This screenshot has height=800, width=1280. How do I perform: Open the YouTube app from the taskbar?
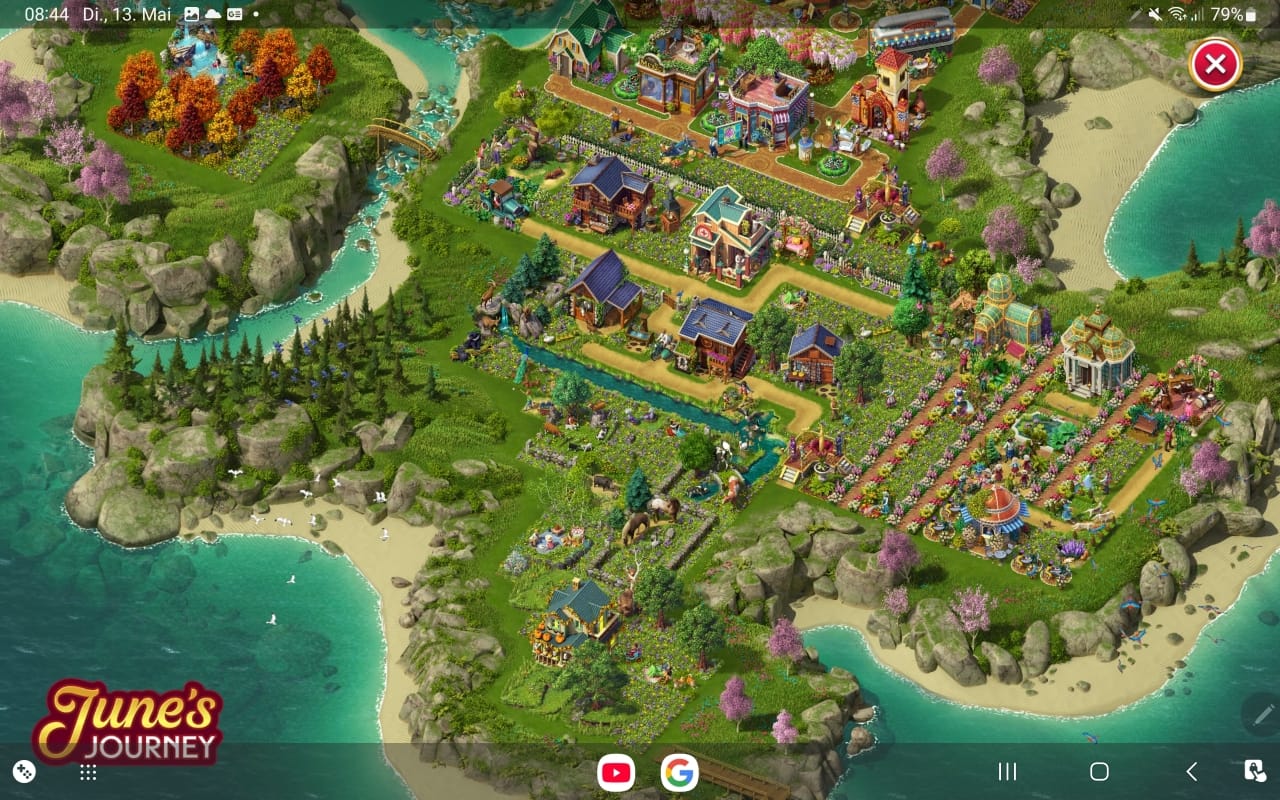[615, 772]
